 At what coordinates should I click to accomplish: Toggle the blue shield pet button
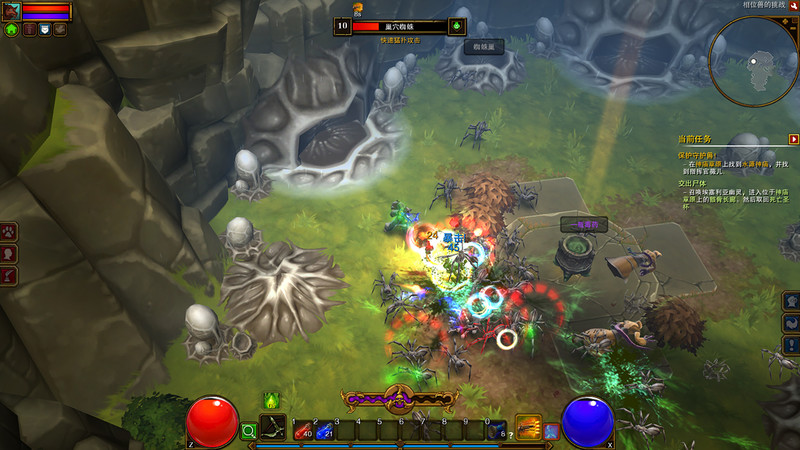pyautogui.click(x=45, y=30)
